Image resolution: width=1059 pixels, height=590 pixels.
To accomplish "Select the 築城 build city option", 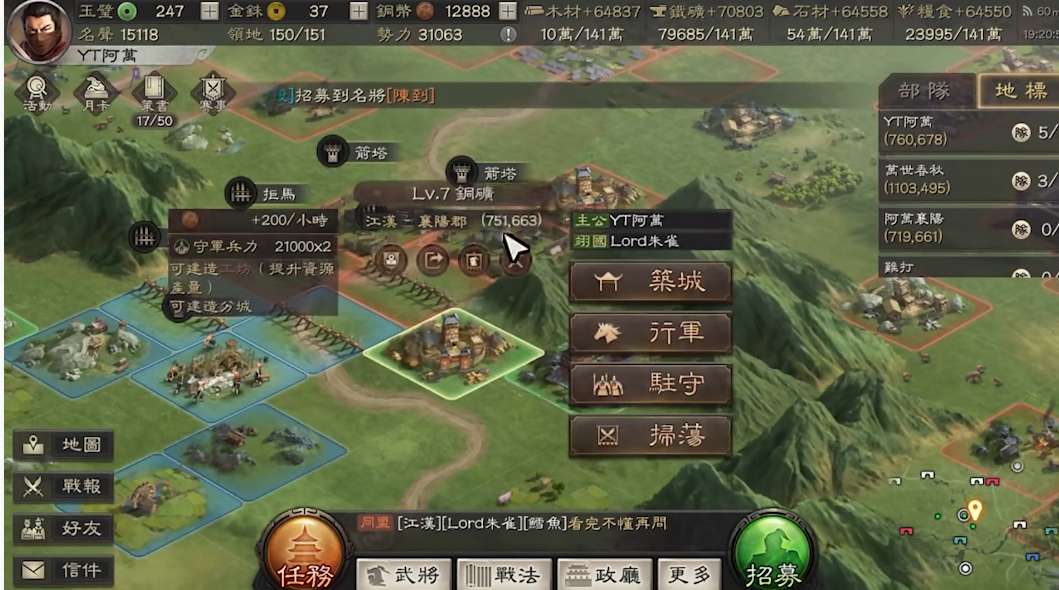I will pyautogui.click(x=650, y=283).
